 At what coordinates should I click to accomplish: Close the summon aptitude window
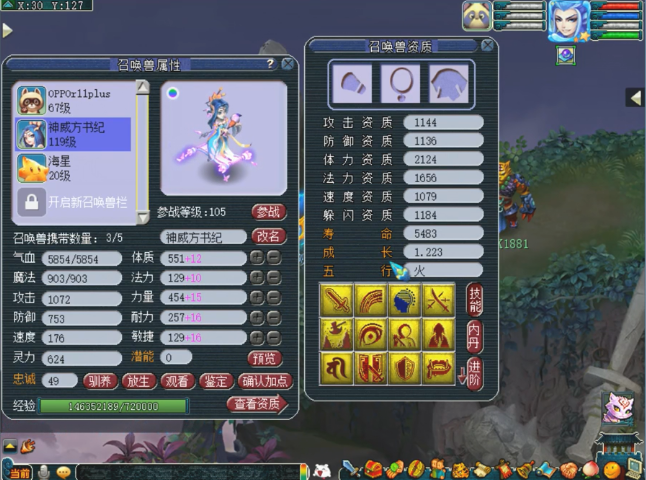click(487, 45)
